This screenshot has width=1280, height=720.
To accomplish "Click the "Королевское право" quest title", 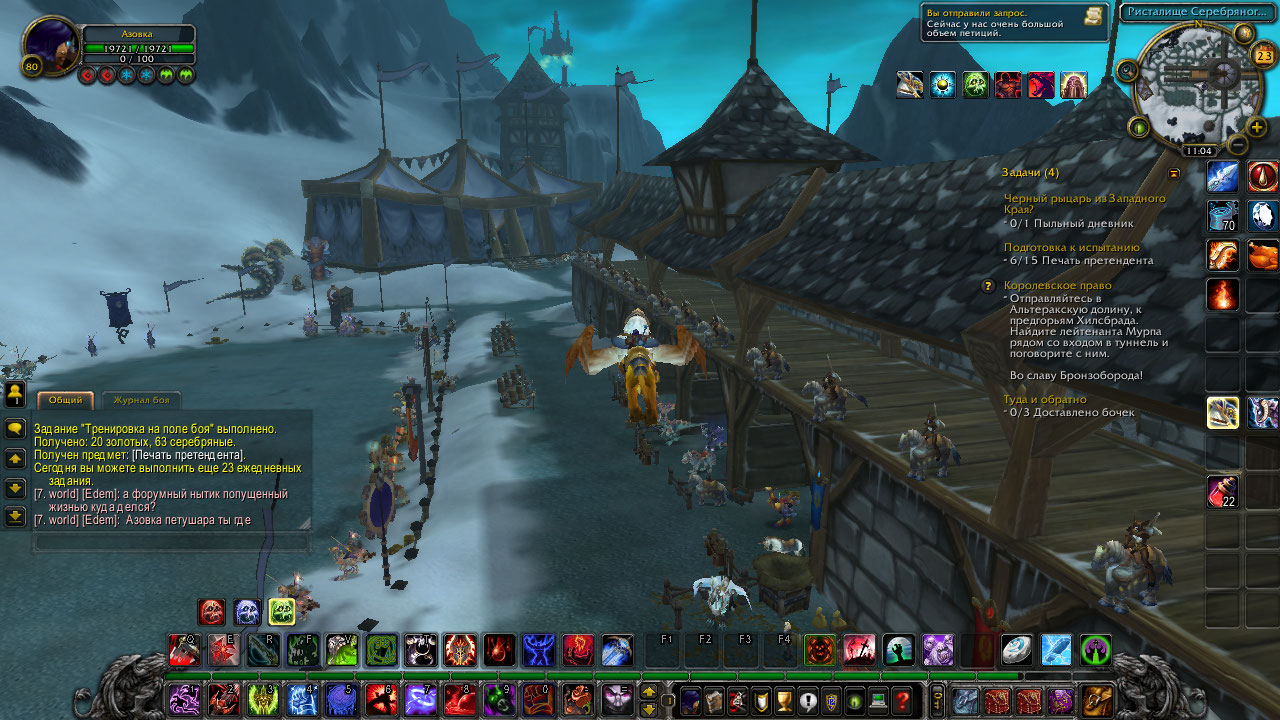I will point(1058,285).
